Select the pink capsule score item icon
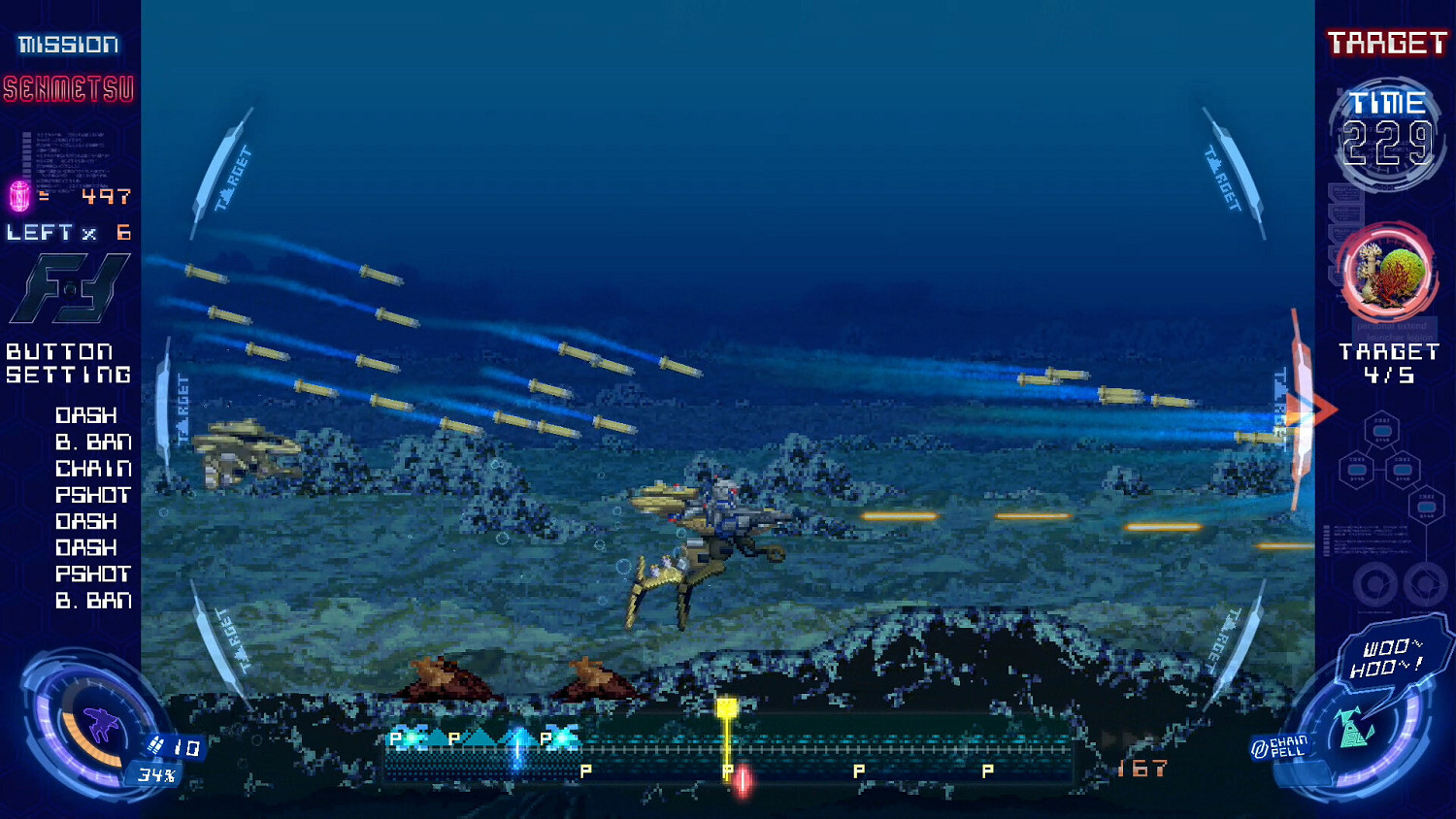Viewport: 1456px width, 819px height. [19, 195]
